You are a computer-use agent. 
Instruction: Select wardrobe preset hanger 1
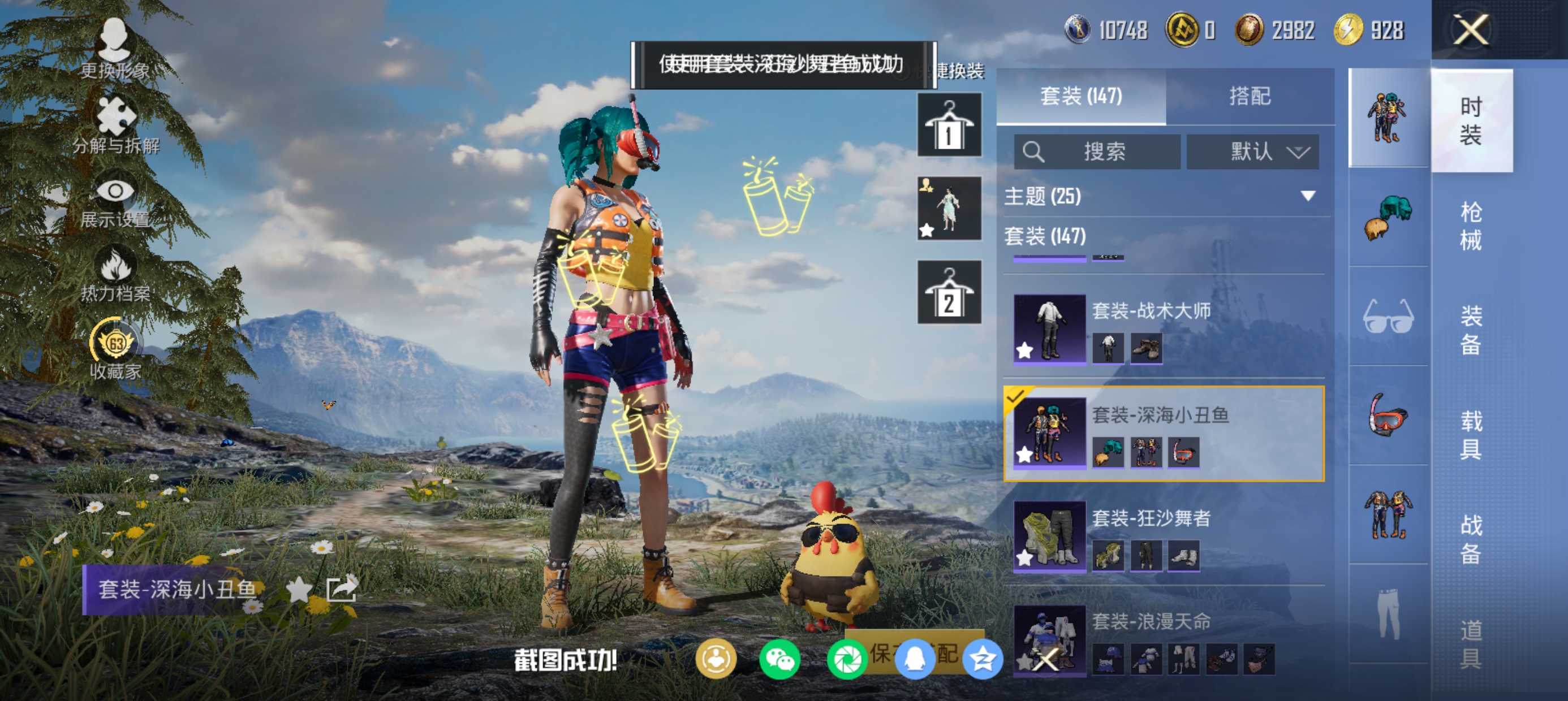[x=949, y=125]
